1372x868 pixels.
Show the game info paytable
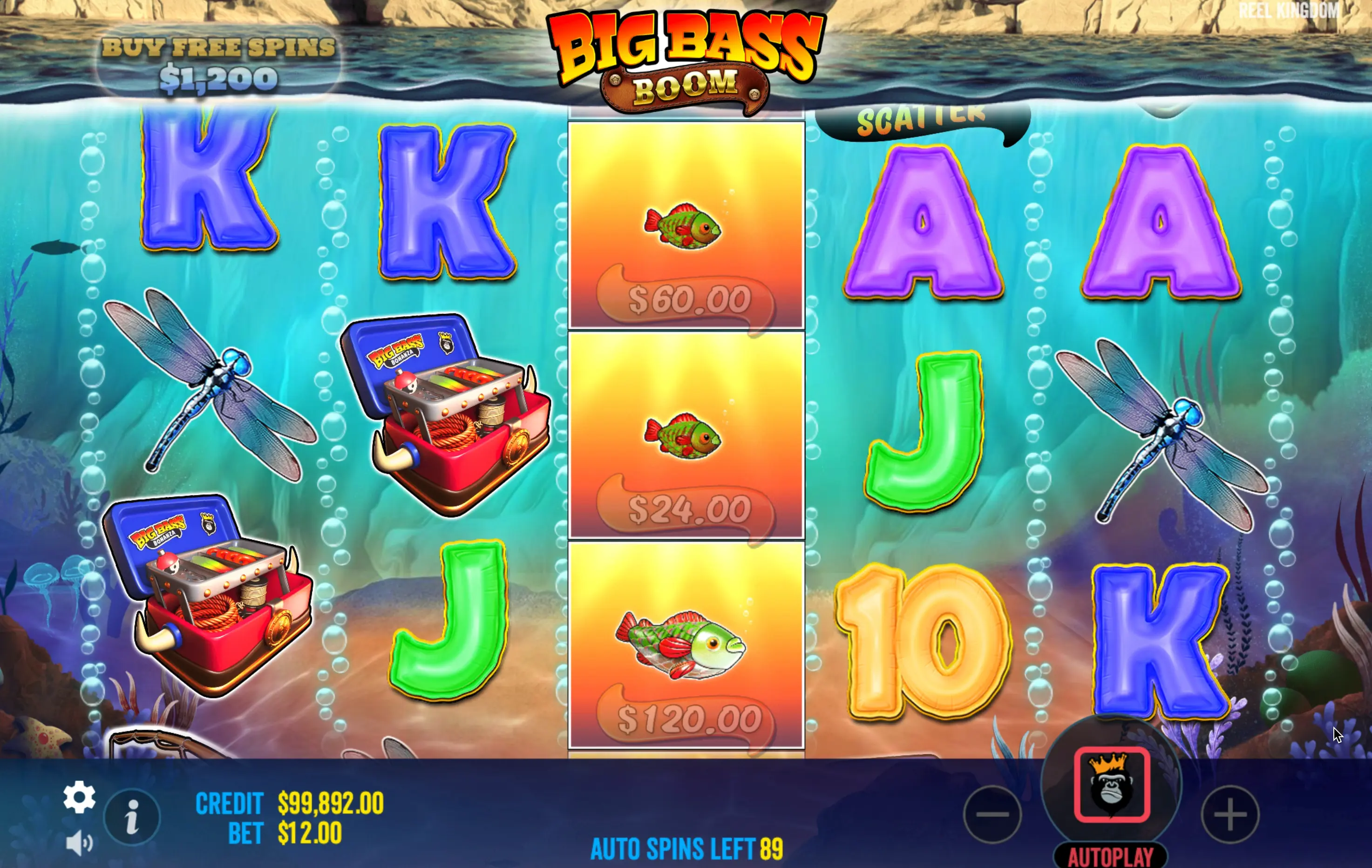point(132,817)
